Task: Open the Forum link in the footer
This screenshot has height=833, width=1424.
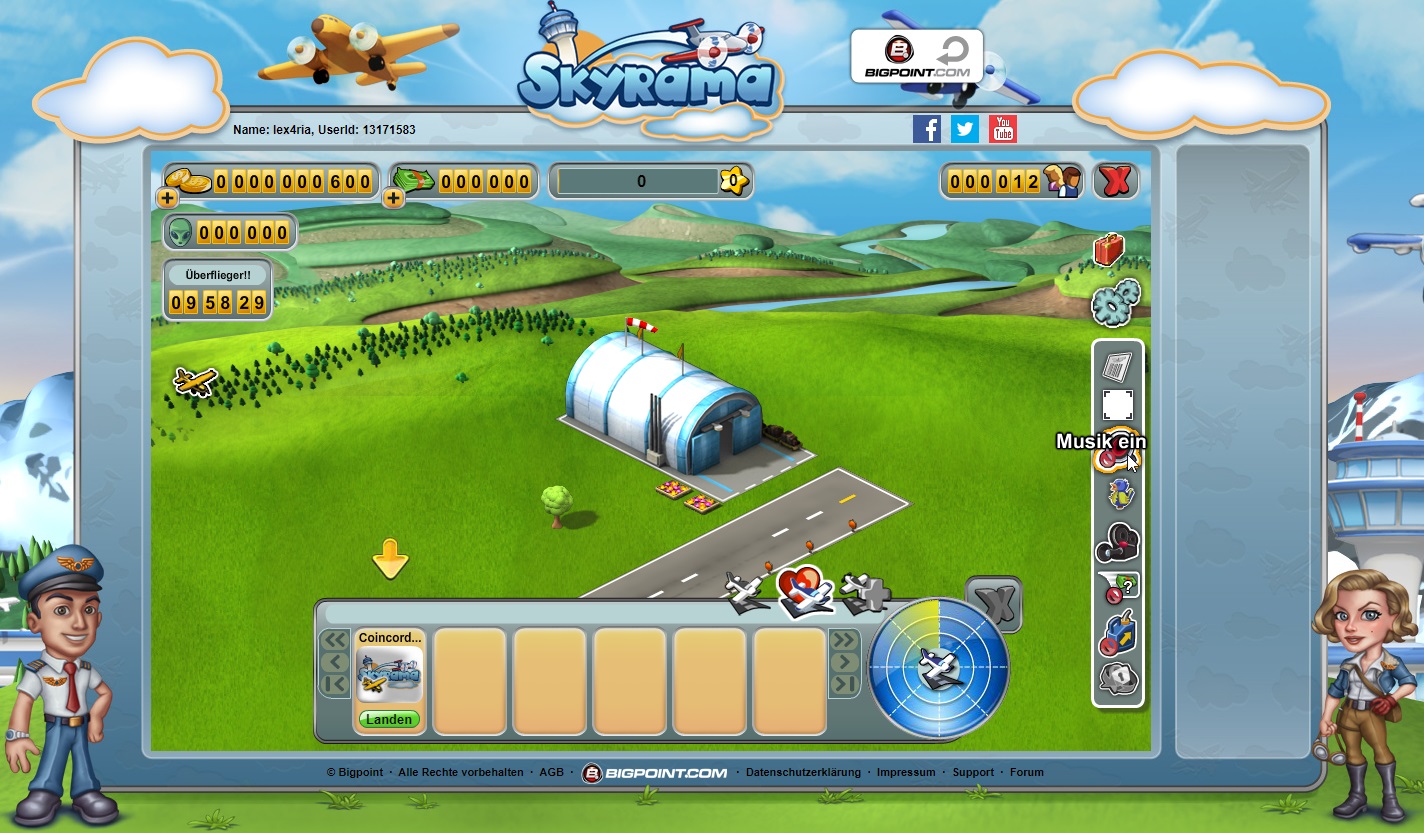Action: (1026, 772)
